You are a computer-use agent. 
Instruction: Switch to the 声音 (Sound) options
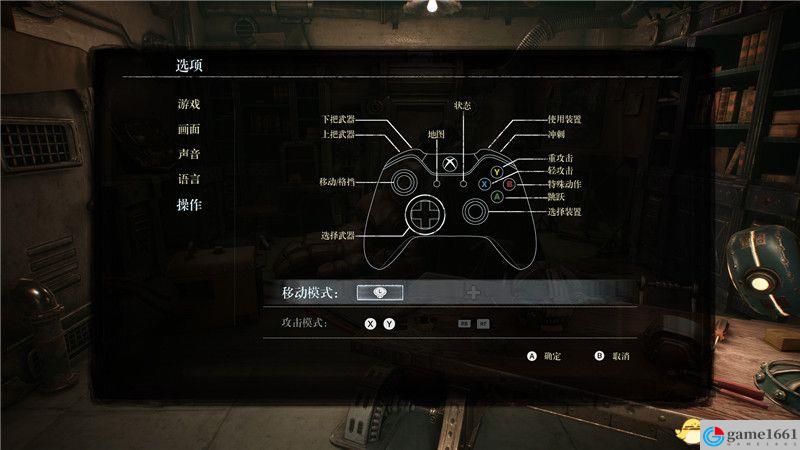(189, 155)
